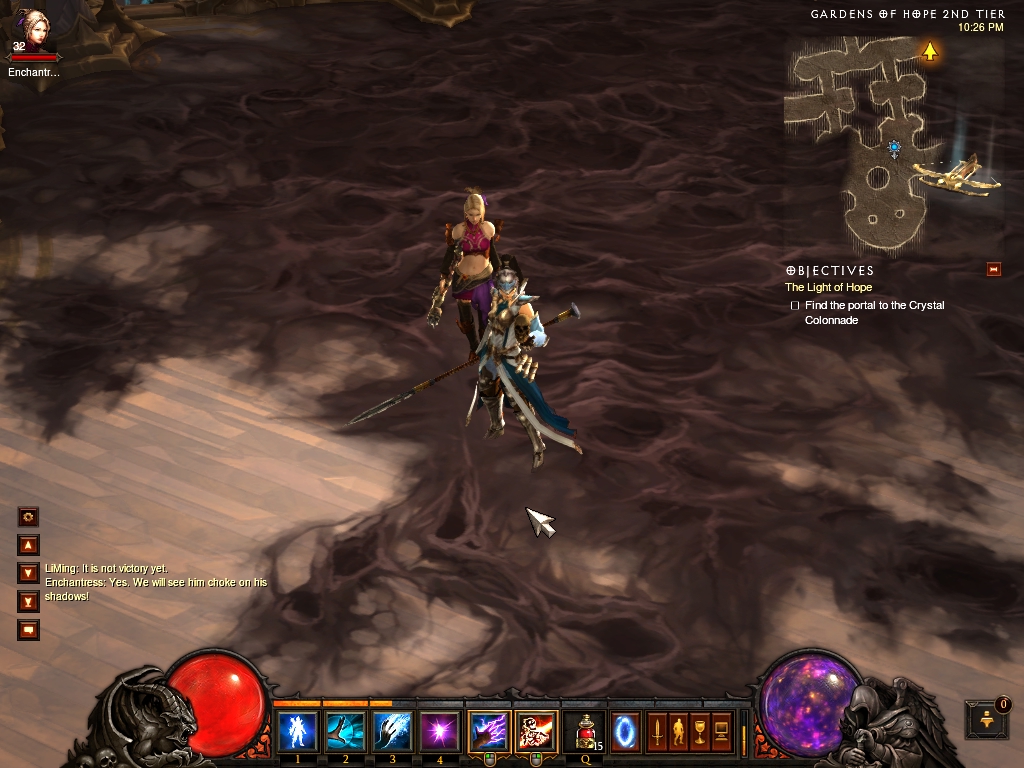The width and height of the screenshot is (1024, 768).
Task: Select the fiery orange beam skill
Action: click(x=536, y=731)
